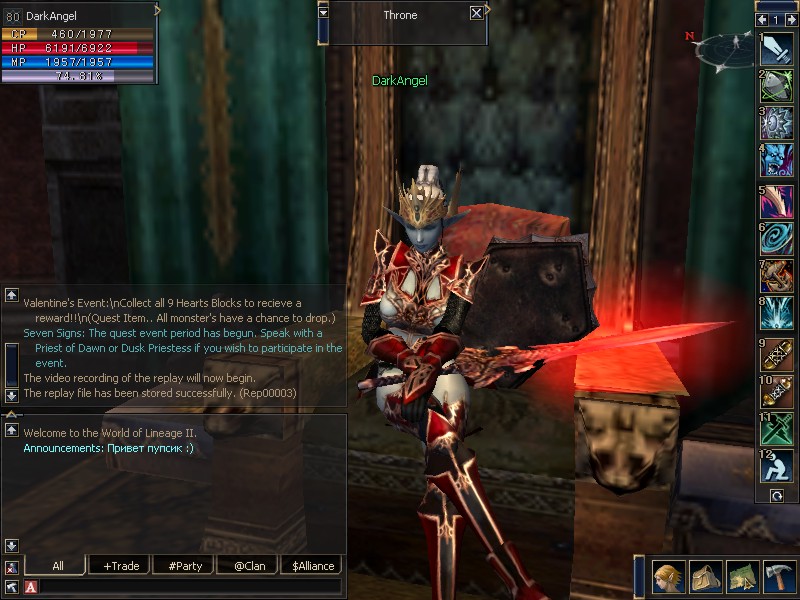Switch to the $Alliance chat tab
The height and width of the screenshot is (600, 800).
tap(312, 566)
